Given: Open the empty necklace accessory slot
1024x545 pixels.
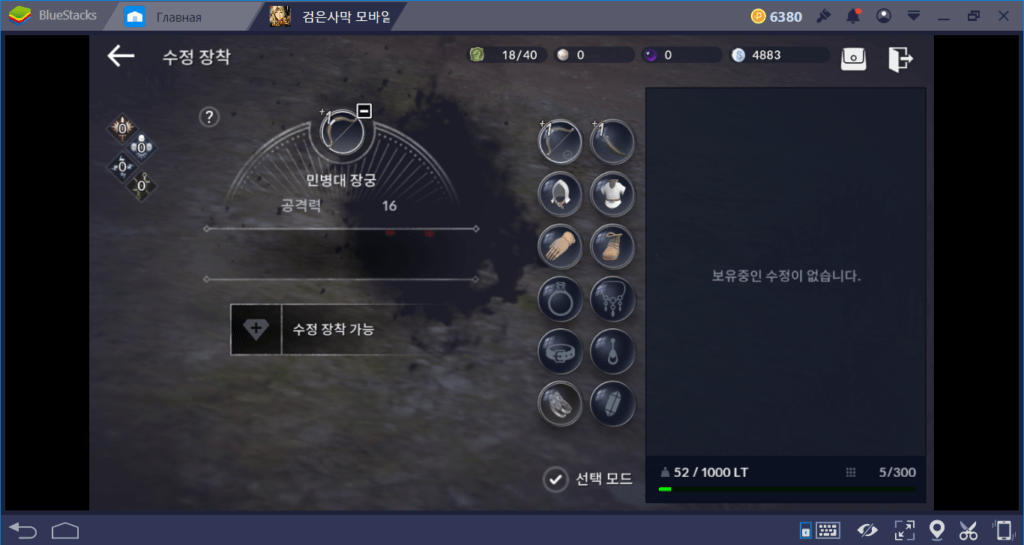Looking at the screenshot, I should (612, 298).
